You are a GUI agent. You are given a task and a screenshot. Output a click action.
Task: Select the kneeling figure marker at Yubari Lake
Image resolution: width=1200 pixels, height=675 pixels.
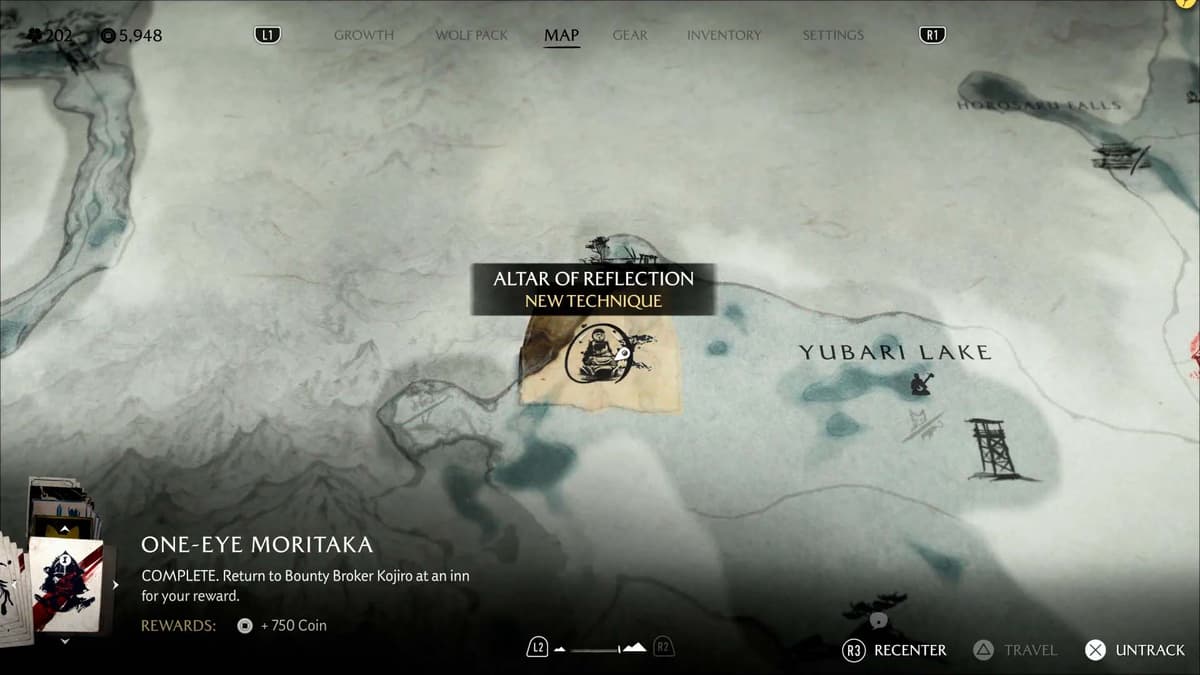[921, 382]
